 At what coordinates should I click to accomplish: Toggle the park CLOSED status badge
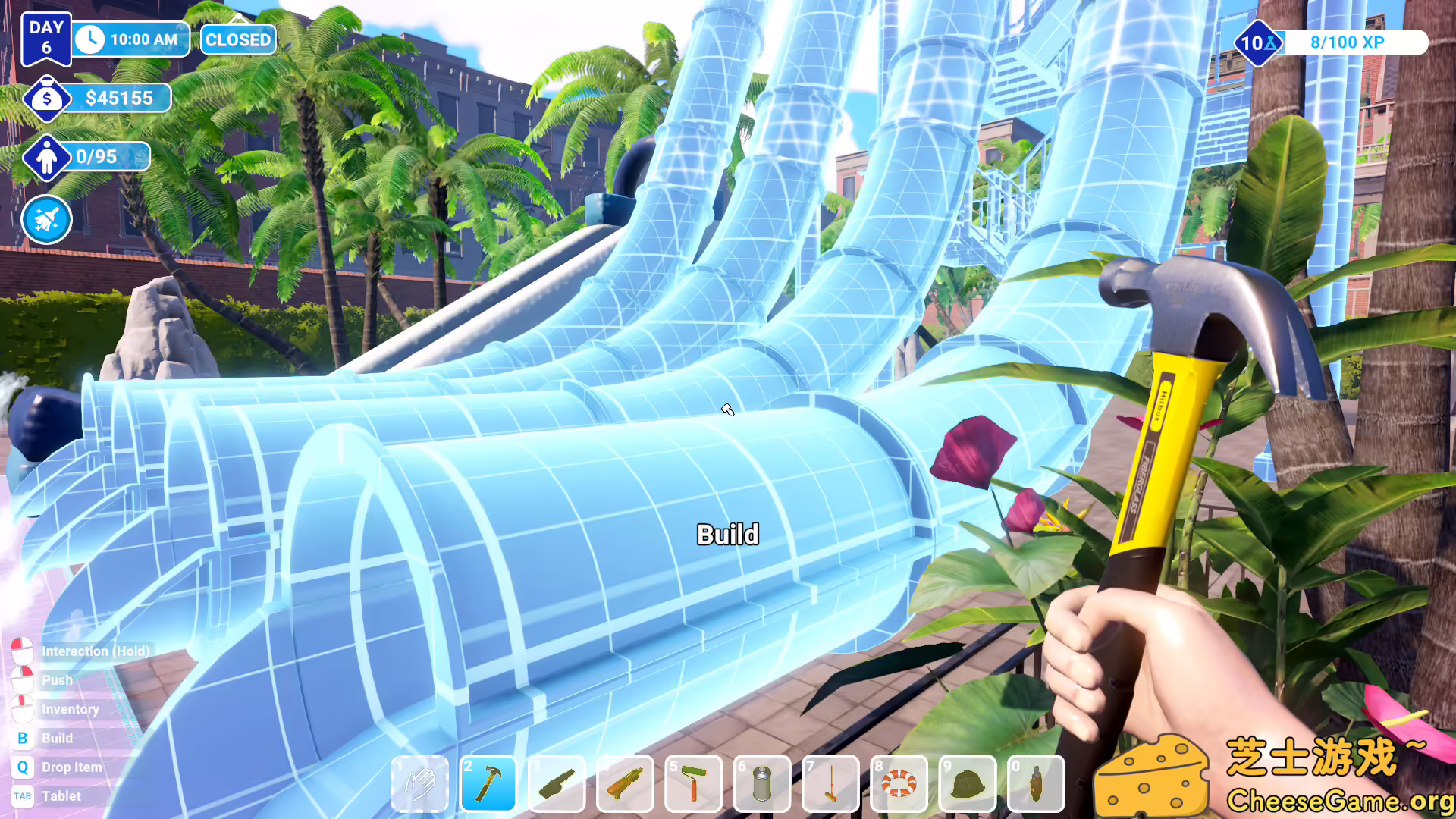tap(237, 39)
